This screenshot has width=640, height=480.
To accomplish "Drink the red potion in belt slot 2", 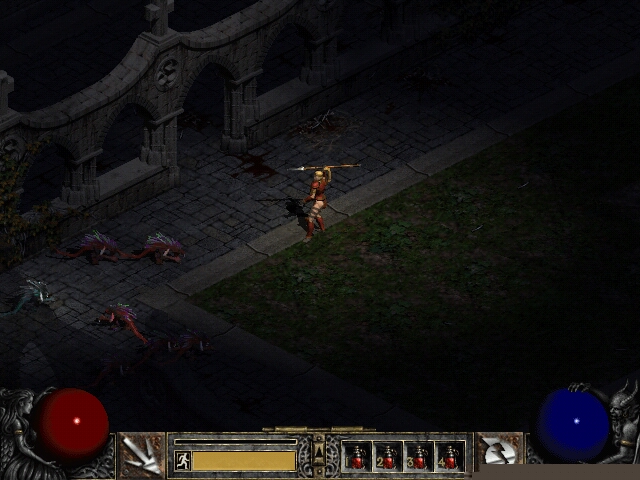I will (388, 457).
